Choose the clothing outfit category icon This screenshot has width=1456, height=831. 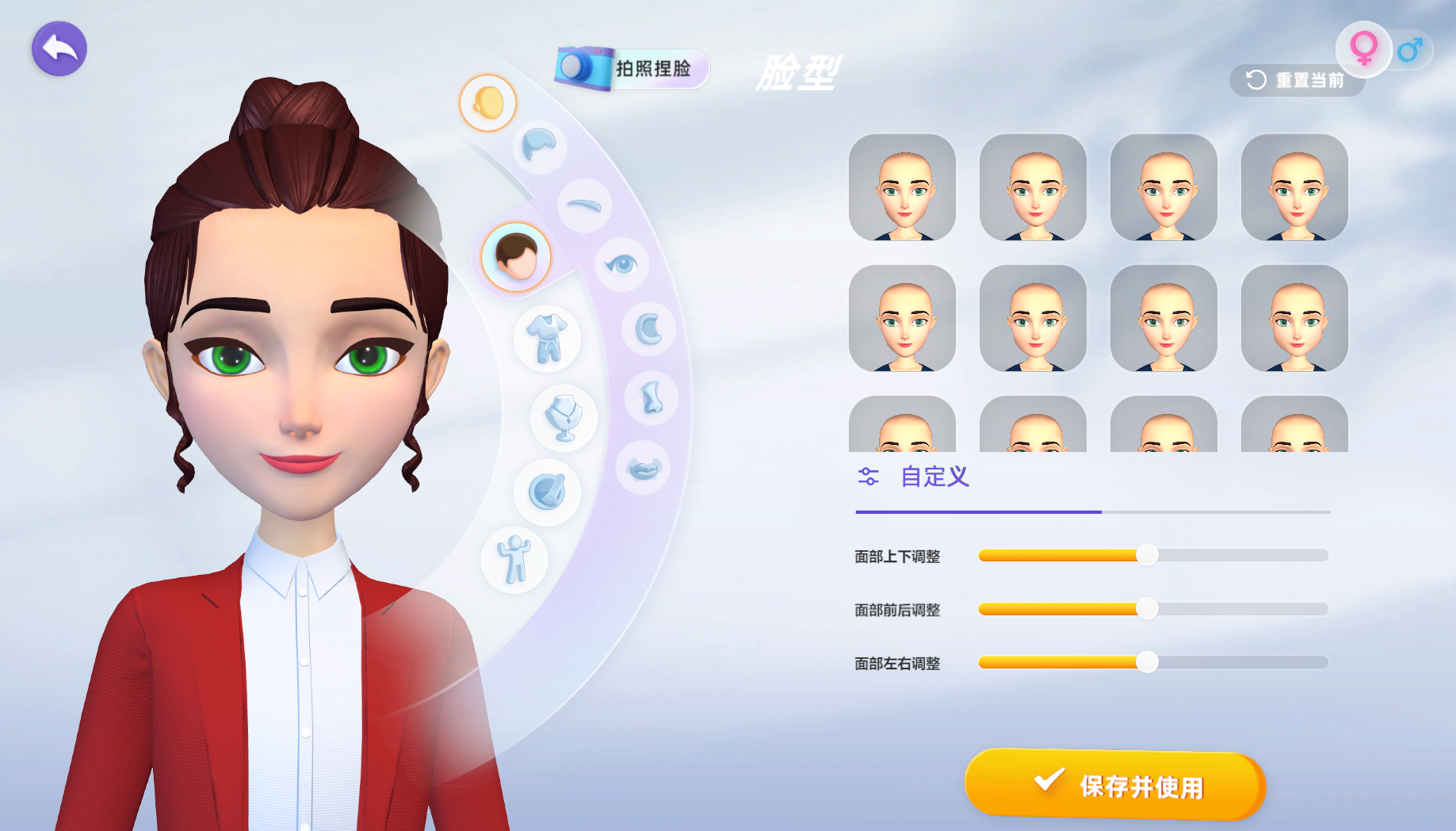click(x=548, y=338)
